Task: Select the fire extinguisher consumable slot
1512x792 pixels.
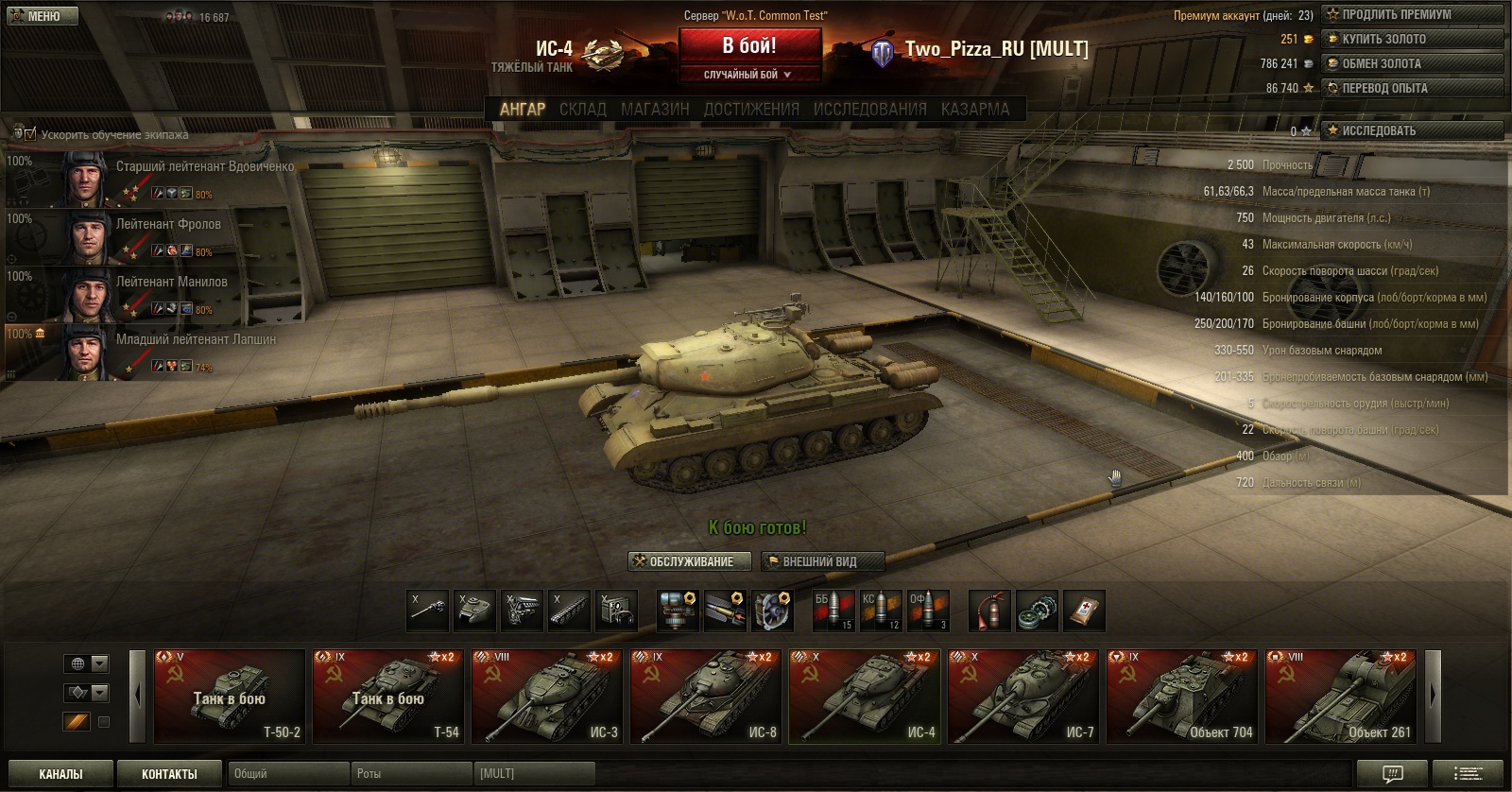Action: (989, 611)
